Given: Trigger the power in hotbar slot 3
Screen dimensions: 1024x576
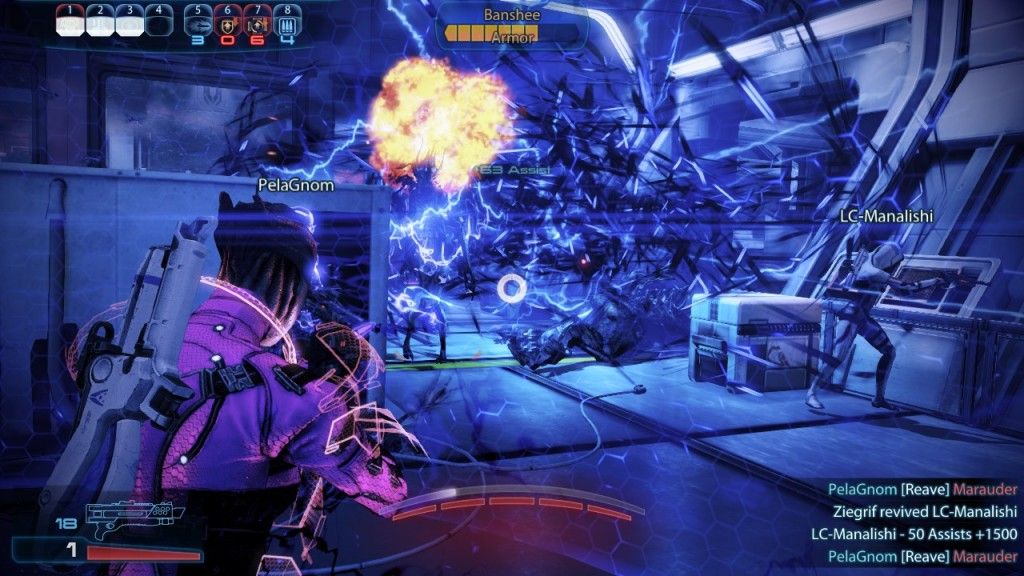Looking at the screenshot, I should [129, 22].
